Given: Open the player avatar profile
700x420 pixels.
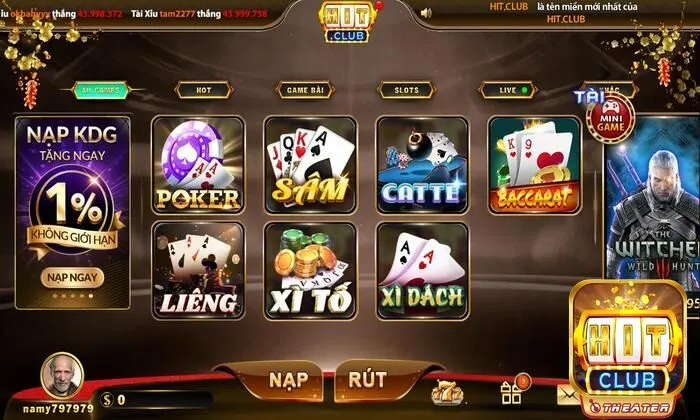Looking at the screenshot, I should coord(62,378).
